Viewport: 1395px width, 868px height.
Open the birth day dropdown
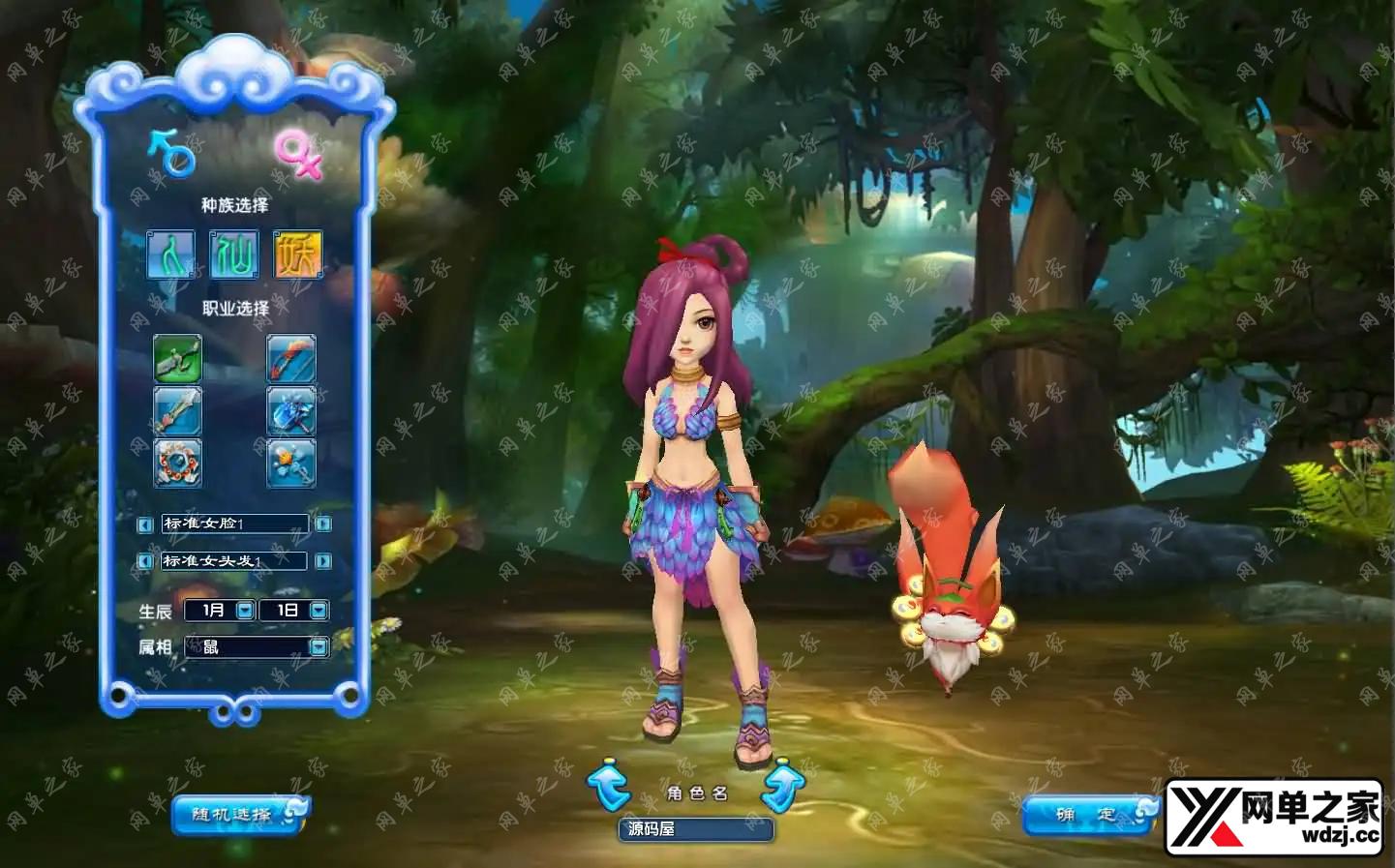(318, 611)
